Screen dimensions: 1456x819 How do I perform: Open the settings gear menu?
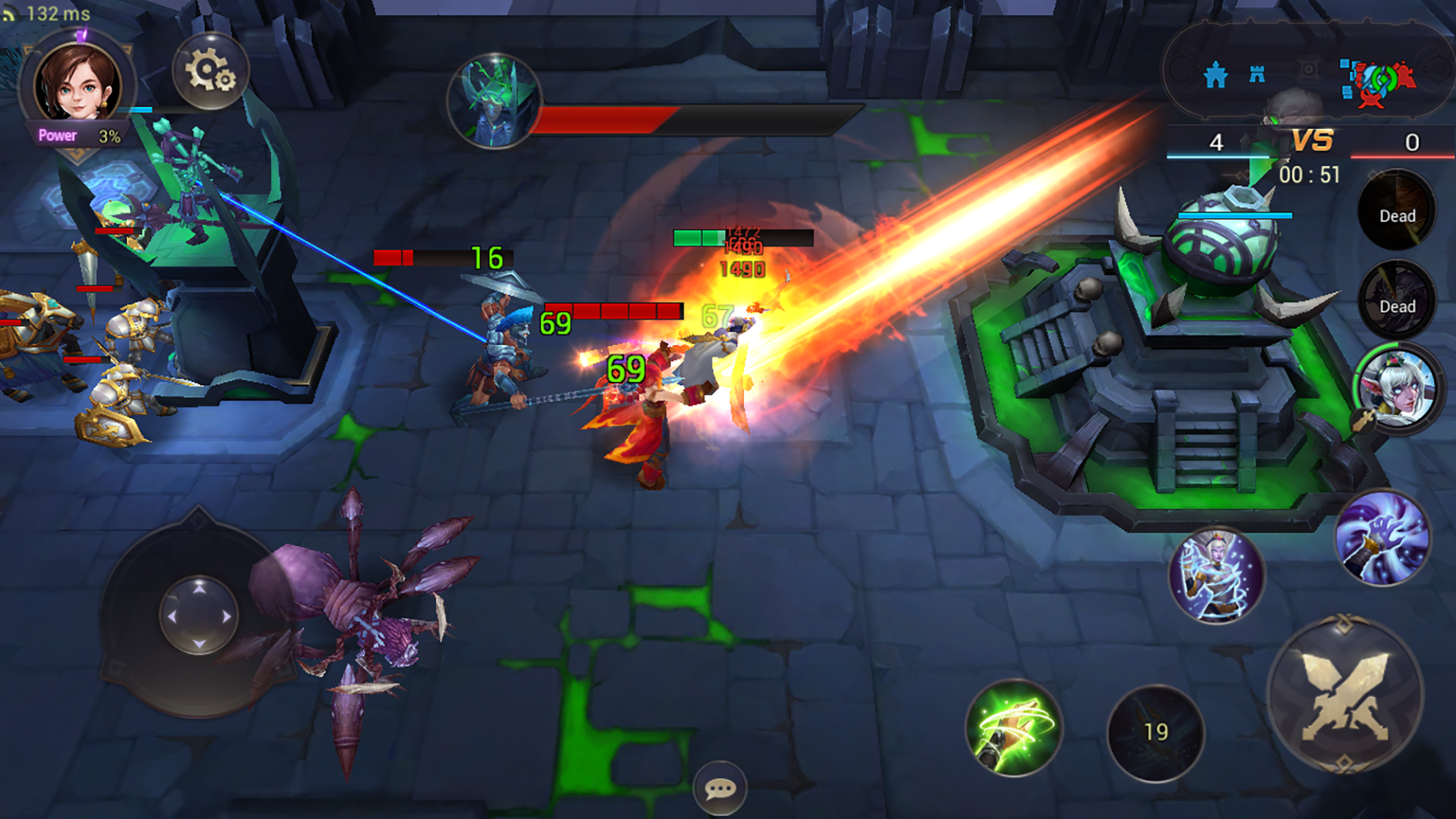(210, 71)
